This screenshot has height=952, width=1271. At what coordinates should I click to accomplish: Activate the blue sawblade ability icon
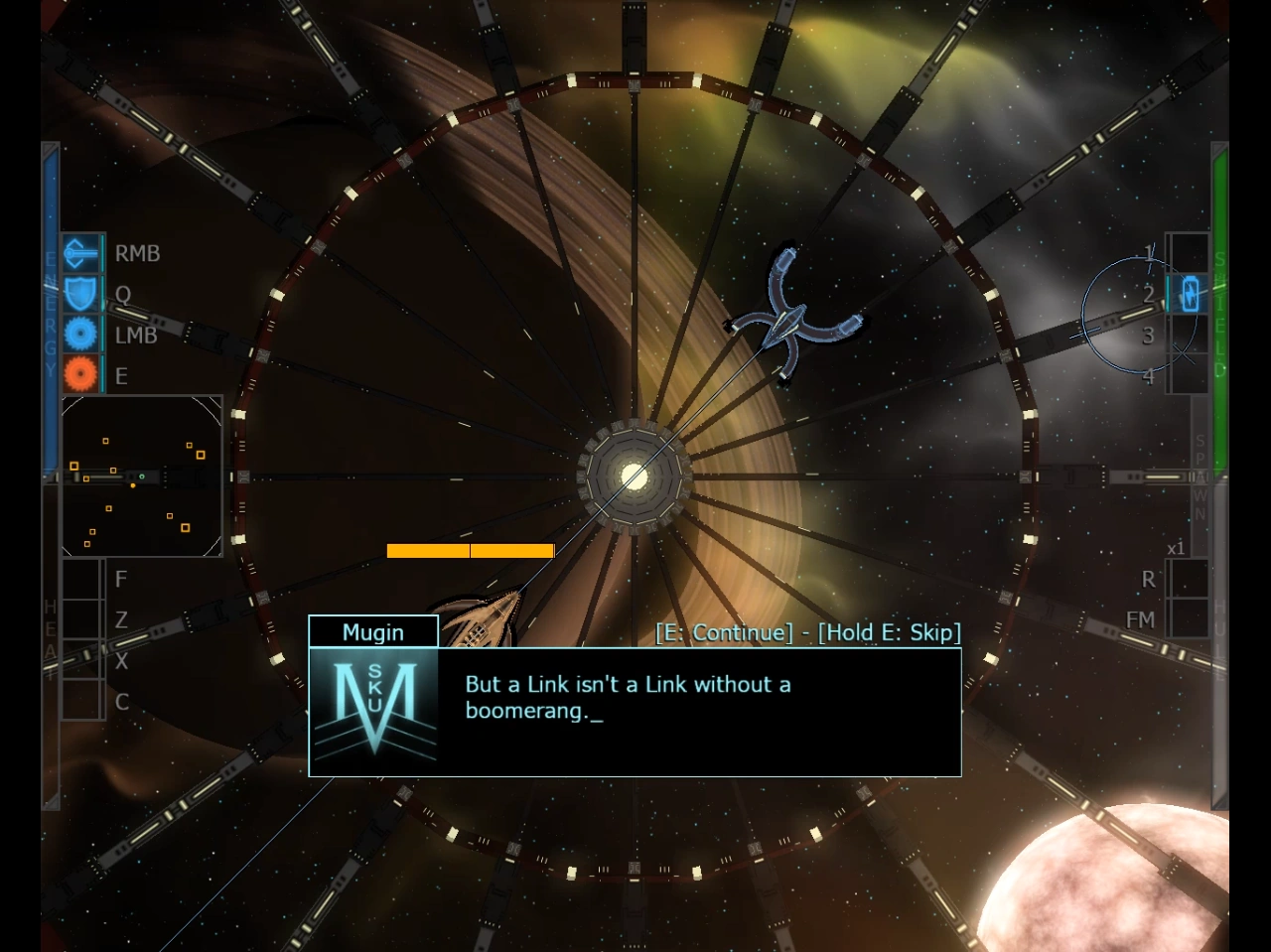click(81, 335)
